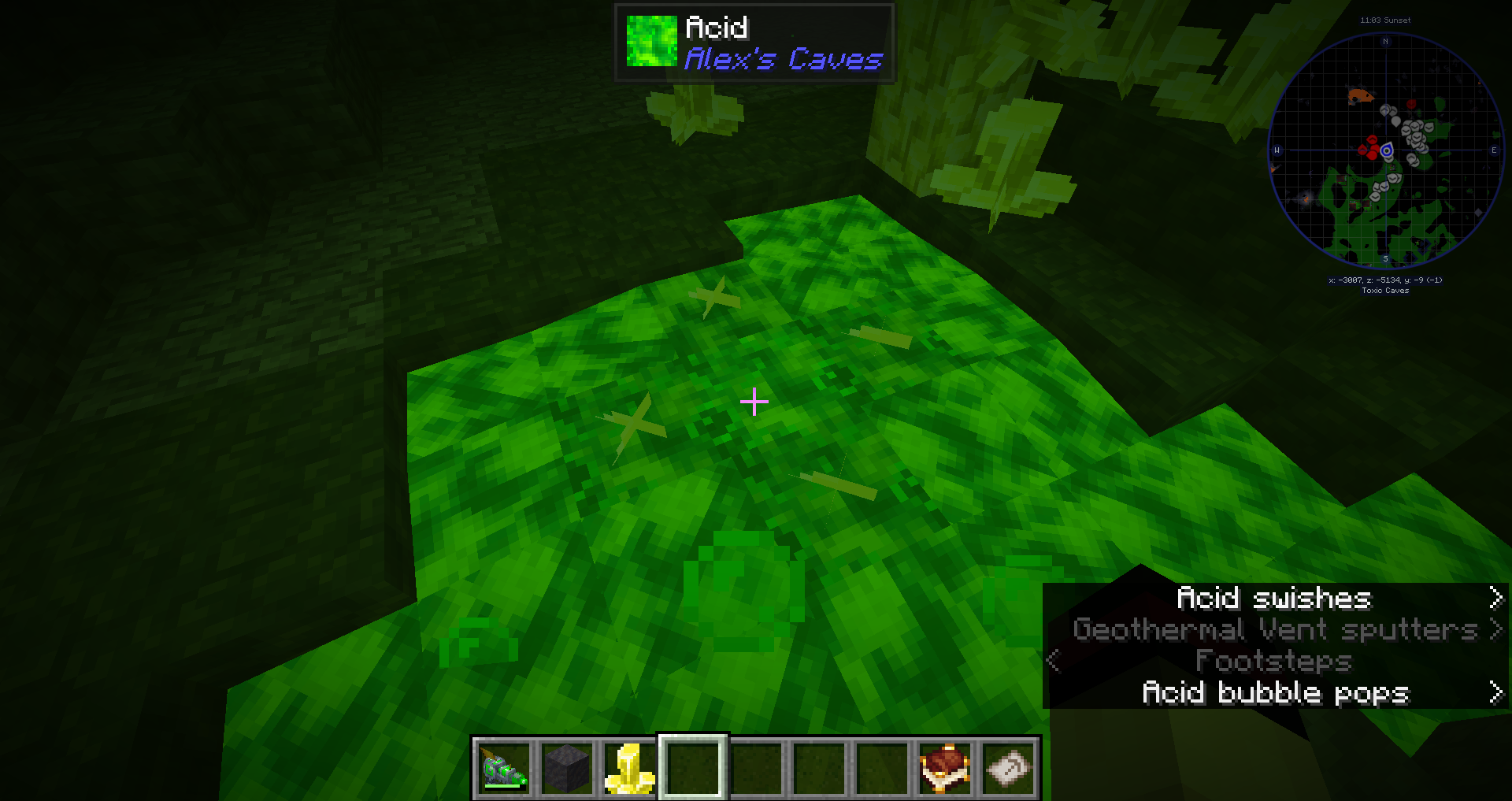The height and width of the screenshot is (801, 1512).
Task: Select the yellow sulfur cluster in the hotbar
Action: click(x=628, y=769)
